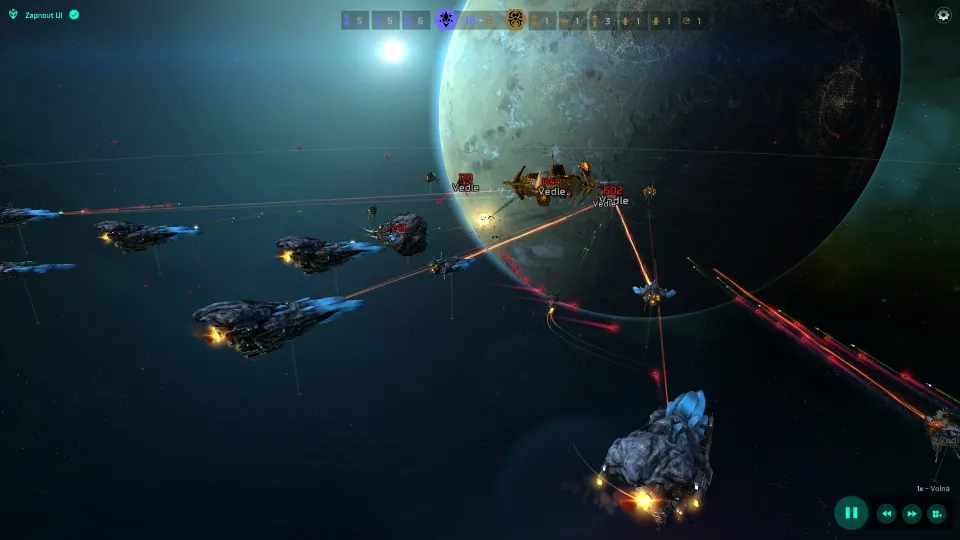Switch the camera mode button
Image resolution: width=960 pixels, height=540 pixels.
pos(937,514)
